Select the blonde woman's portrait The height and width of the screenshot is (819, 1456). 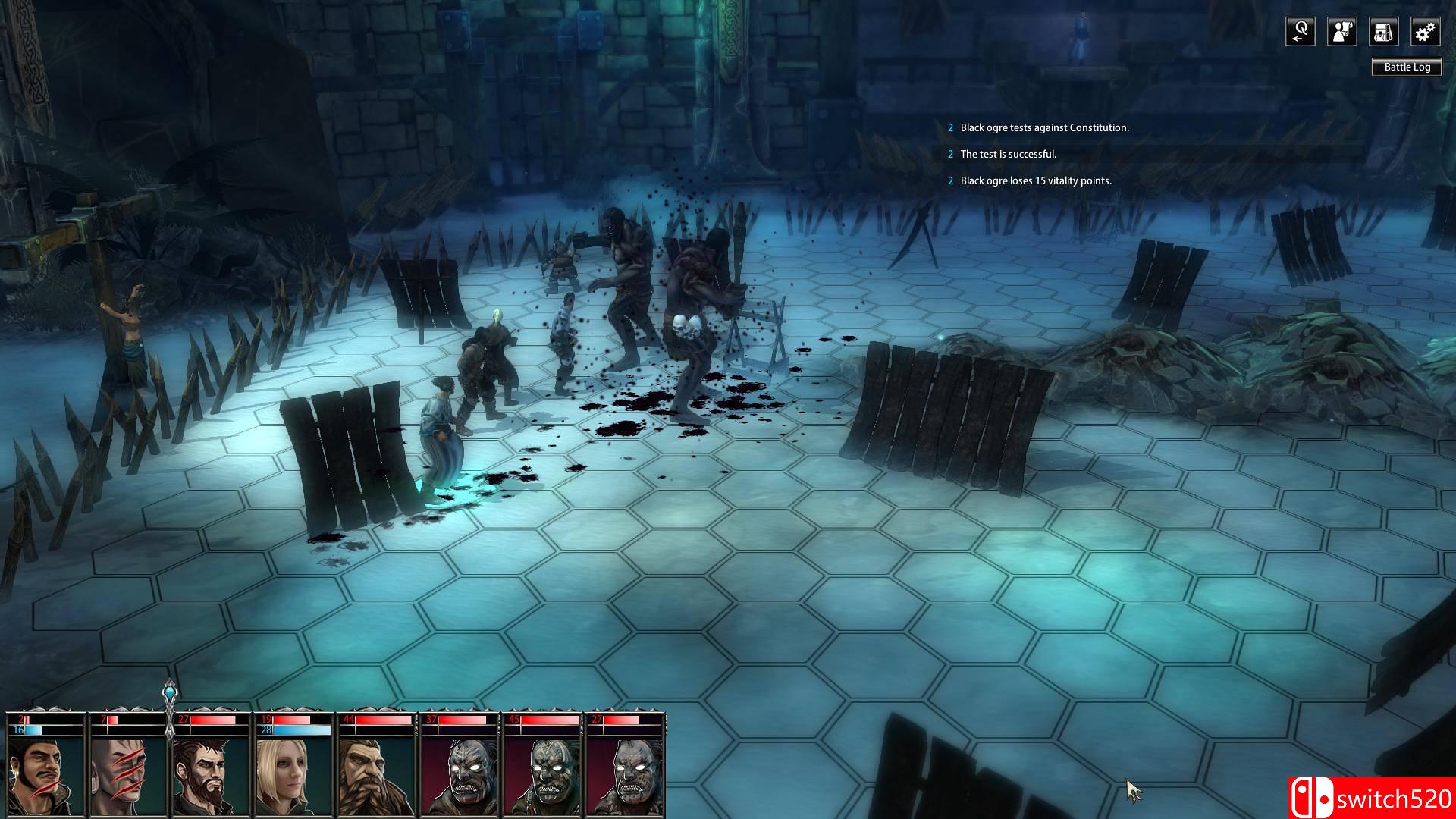tap(293, 775)
